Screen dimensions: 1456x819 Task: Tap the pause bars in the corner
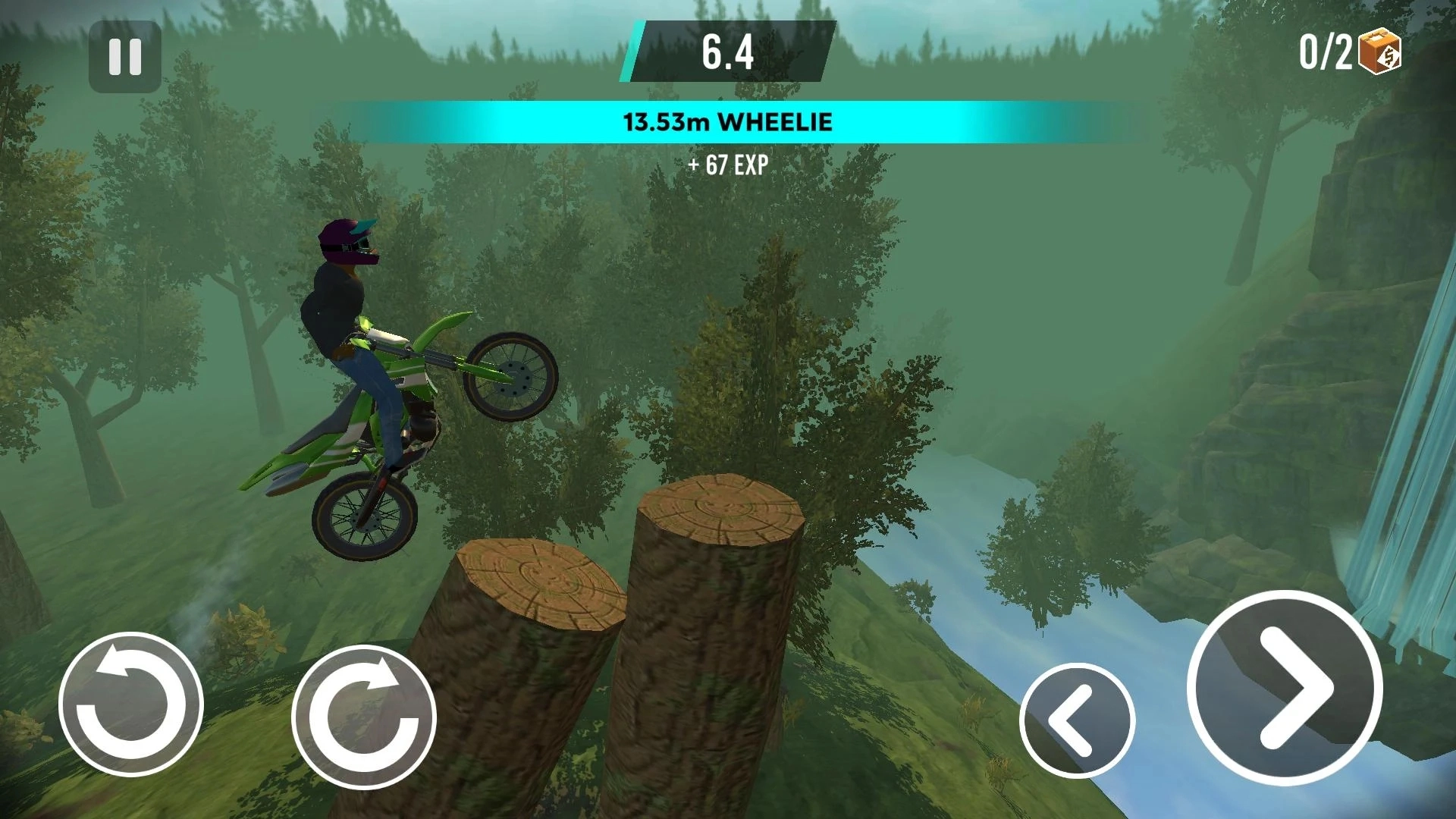(x=124, y=57)
